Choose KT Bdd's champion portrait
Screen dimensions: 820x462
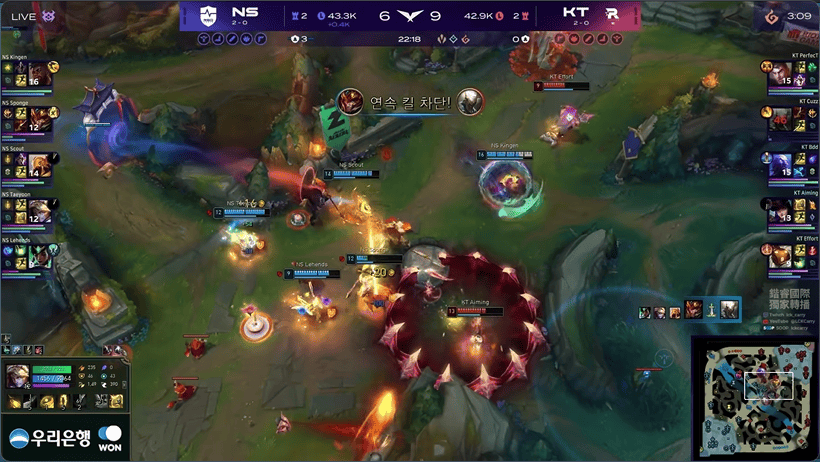tap(781, 164)
